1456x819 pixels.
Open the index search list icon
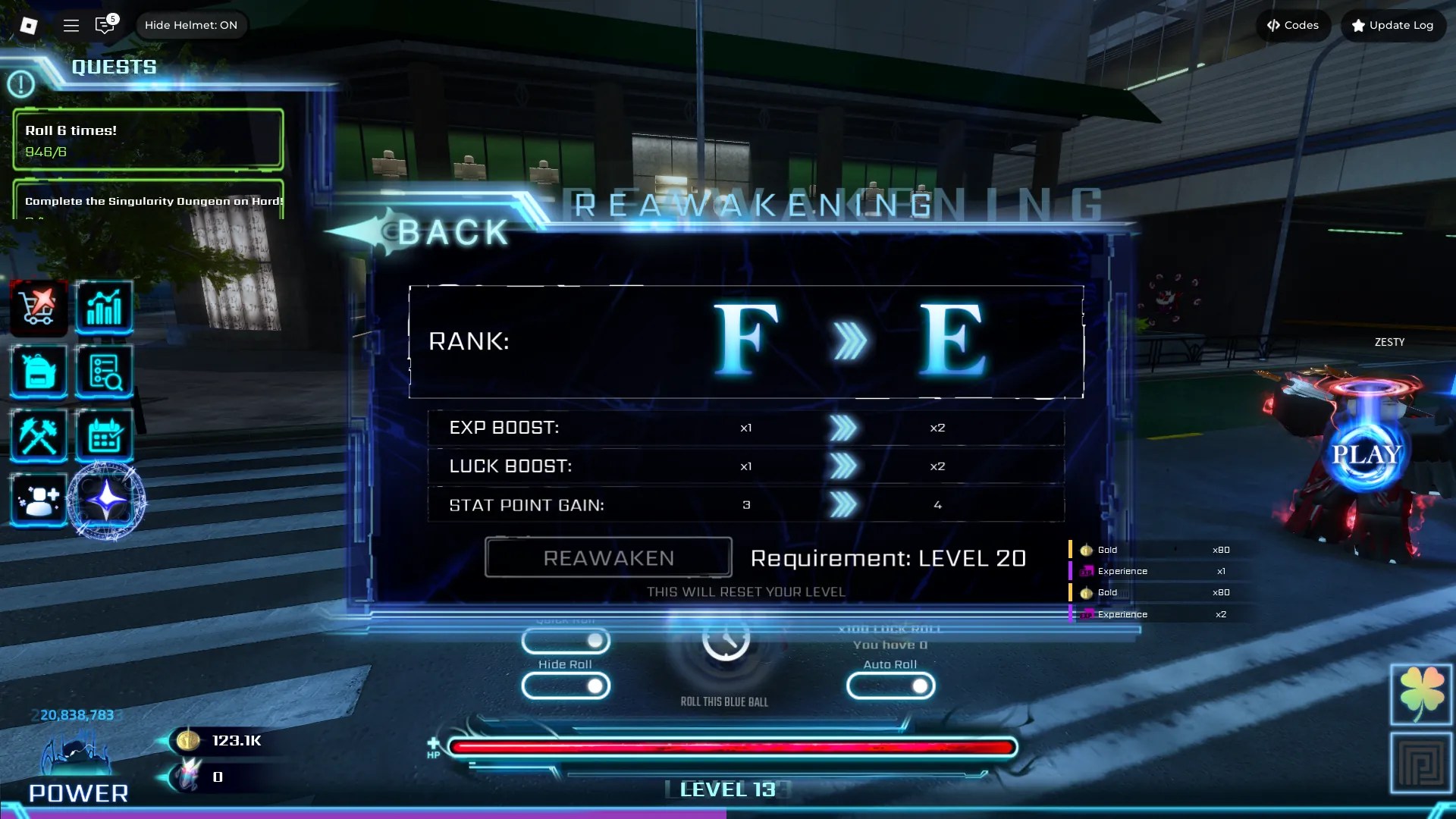pos(105,372)
